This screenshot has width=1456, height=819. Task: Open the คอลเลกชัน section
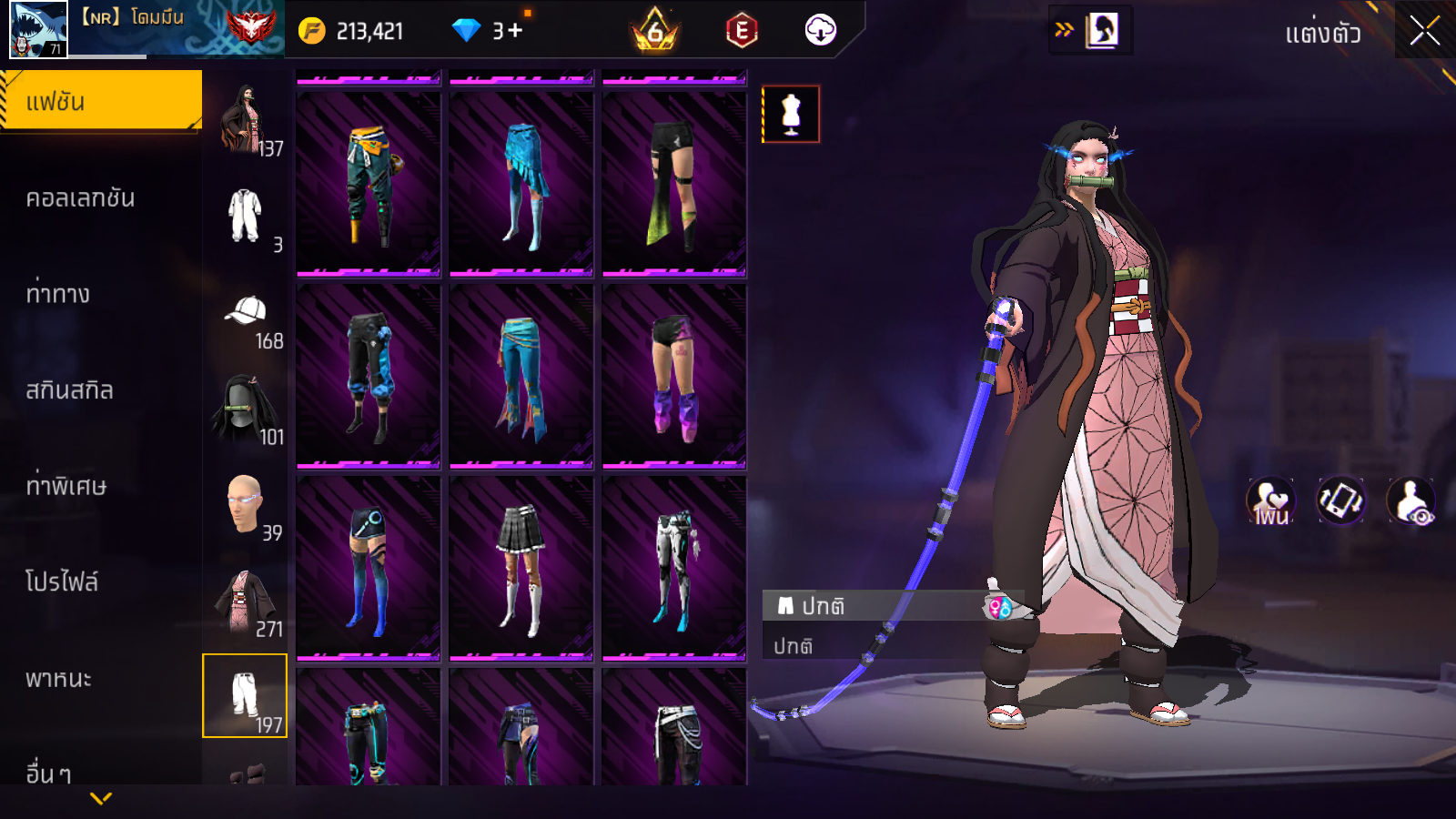click(x=80, y=198)
